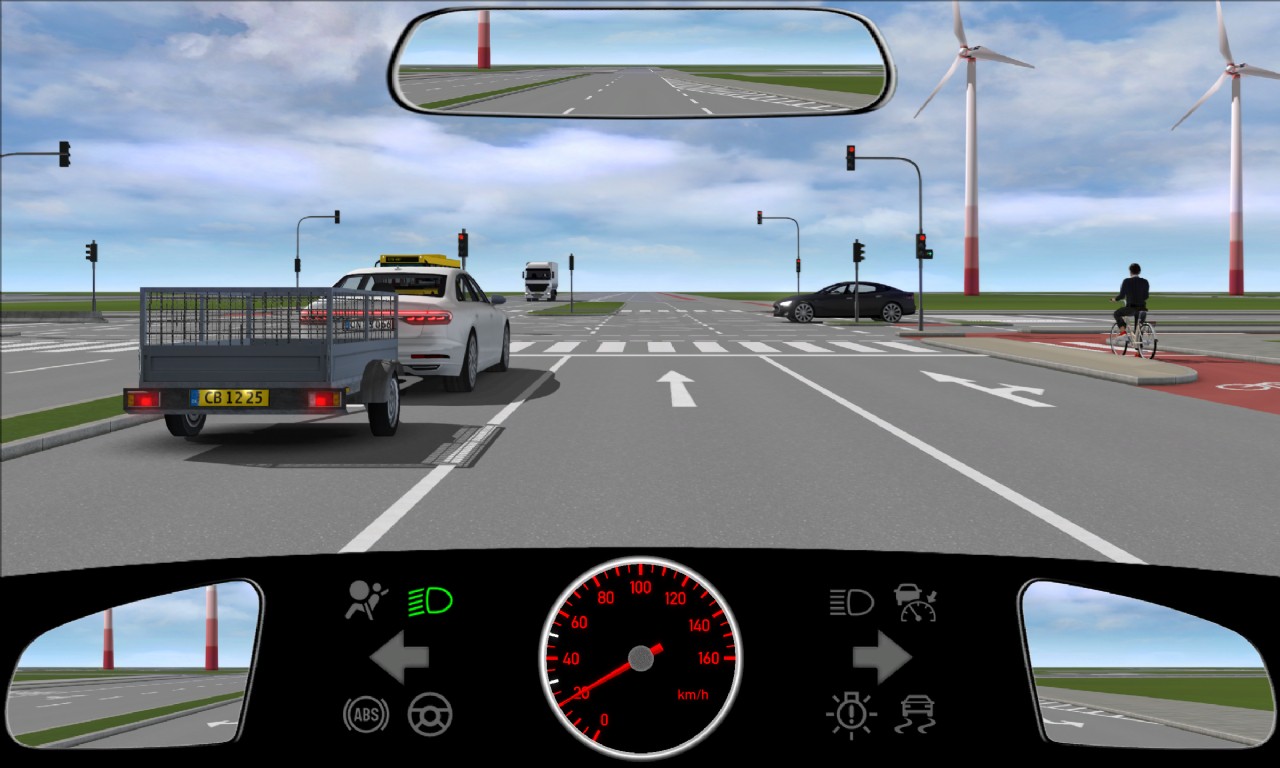Activate the right turn signal arrow

[x=881, y=657]
